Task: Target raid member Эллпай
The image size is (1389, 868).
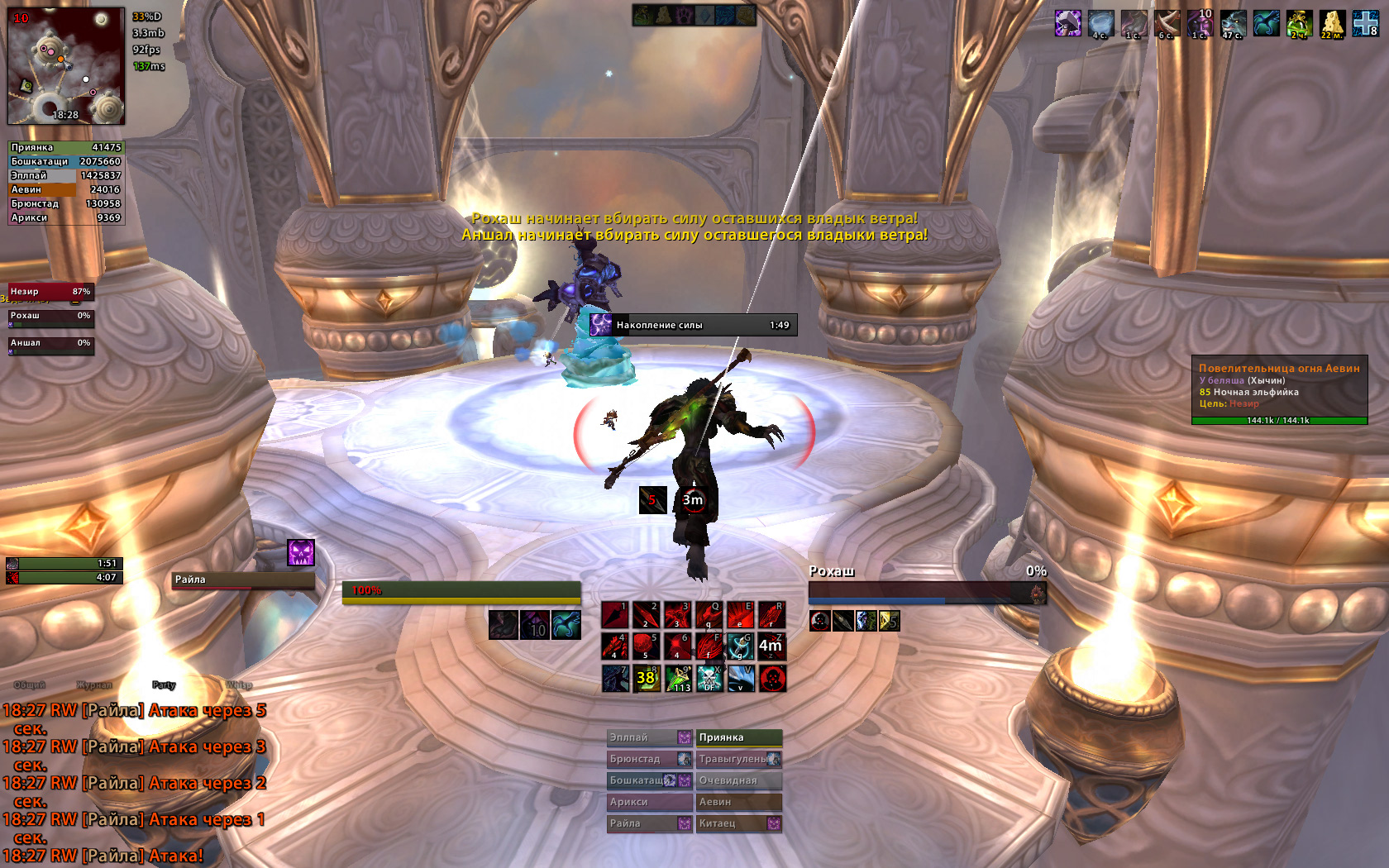Action: click(649, 737)
